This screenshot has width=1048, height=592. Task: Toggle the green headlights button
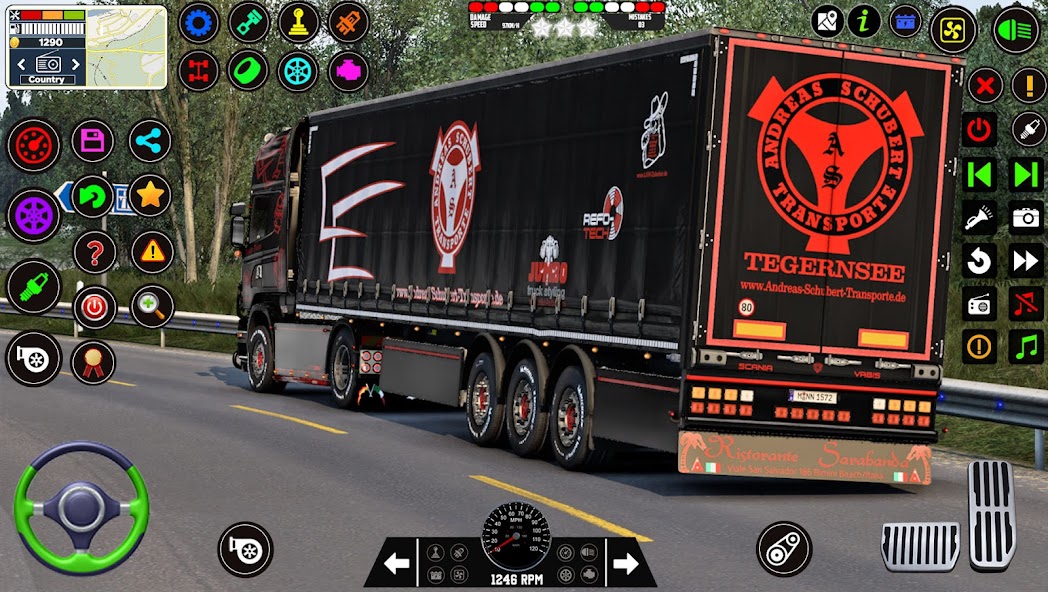pyautogui.click(x=1016, y=30)
